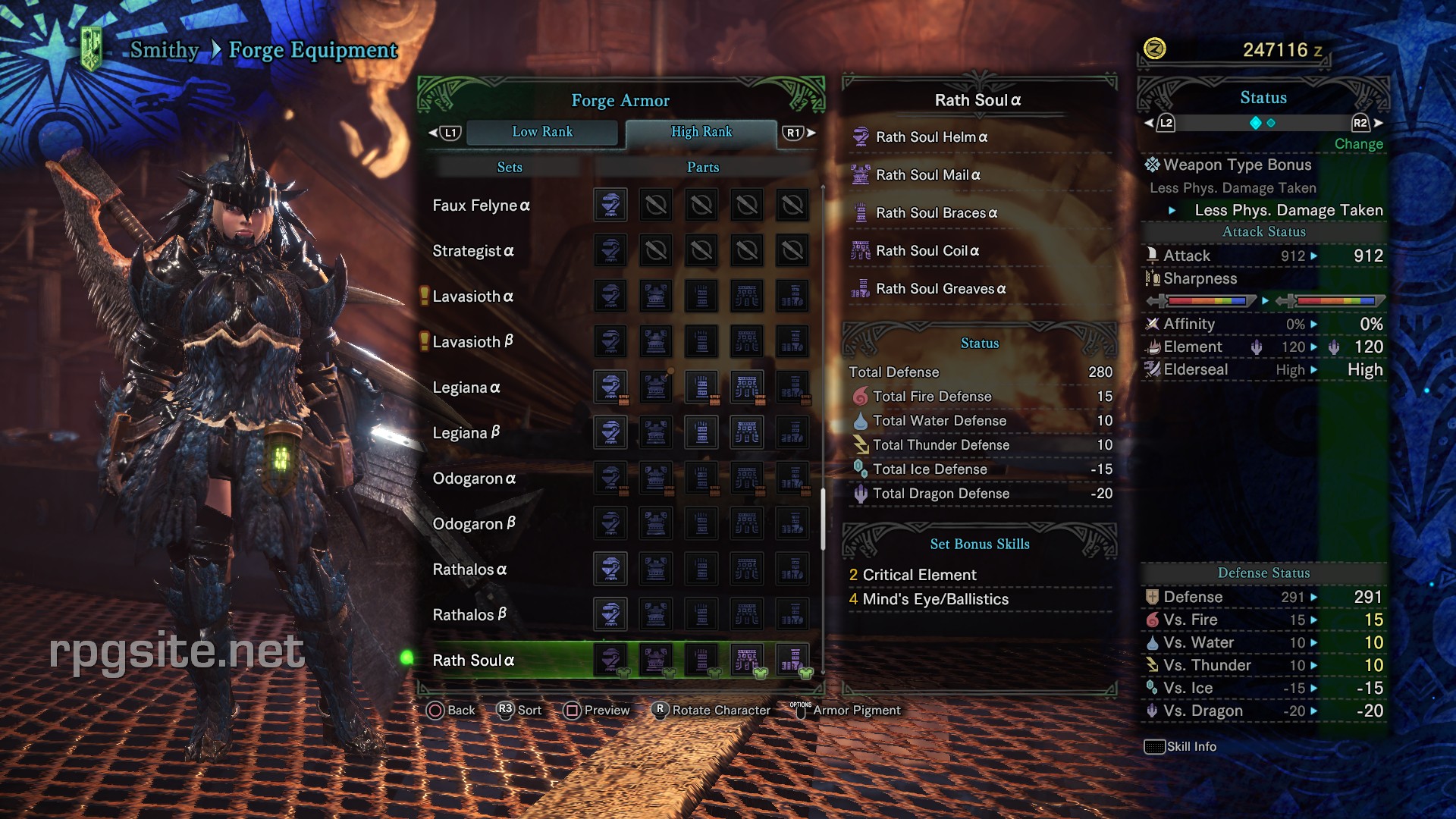This screenshot has height=819, width=1456.
Task: Click the Smithy emblem icon in the top-left corner
Action: (x=90, y=44)
